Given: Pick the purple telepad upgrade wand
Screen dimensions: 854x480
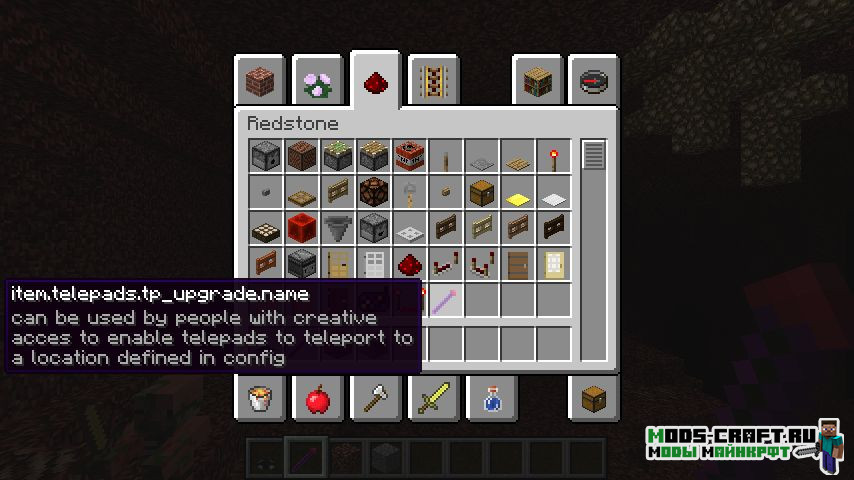Looking at the screenshot, I should 445,300.
